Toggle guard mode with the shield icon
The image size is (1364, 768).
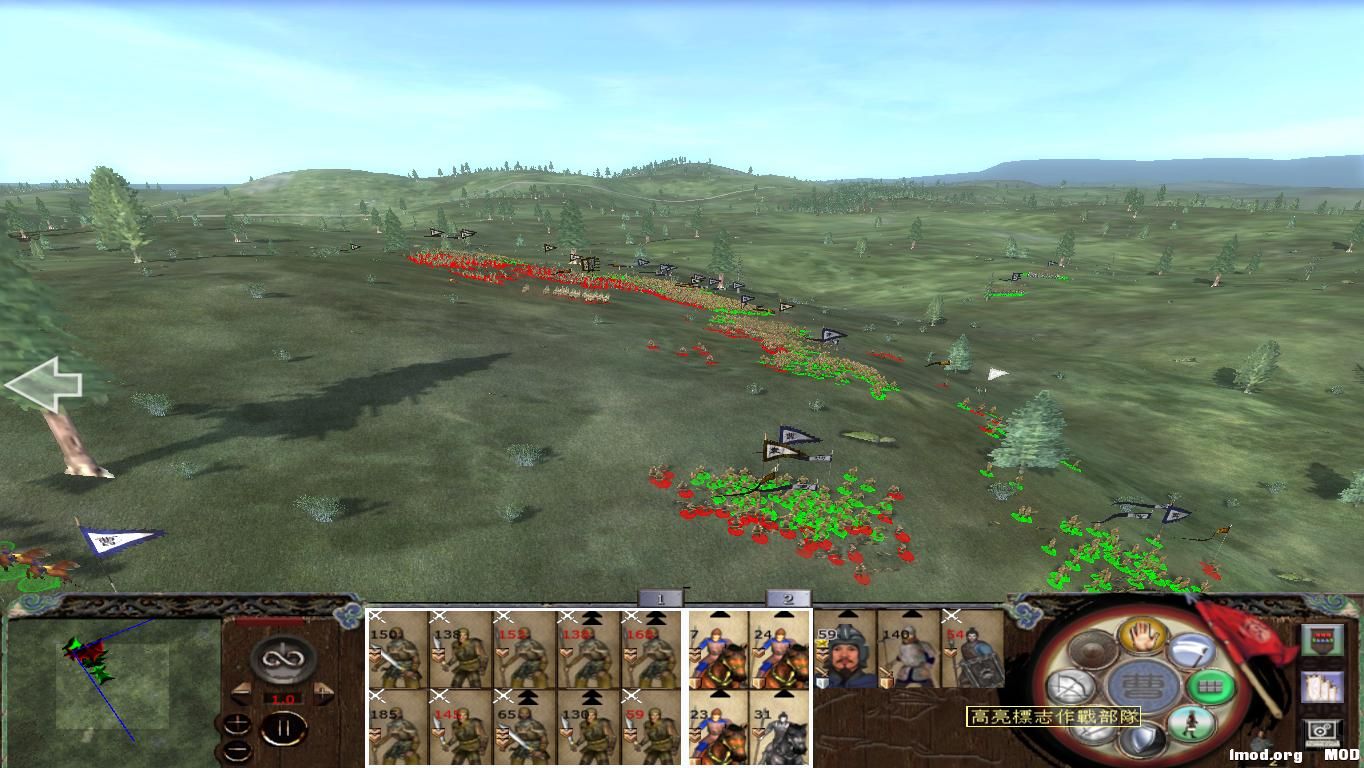pos(1143,740)
